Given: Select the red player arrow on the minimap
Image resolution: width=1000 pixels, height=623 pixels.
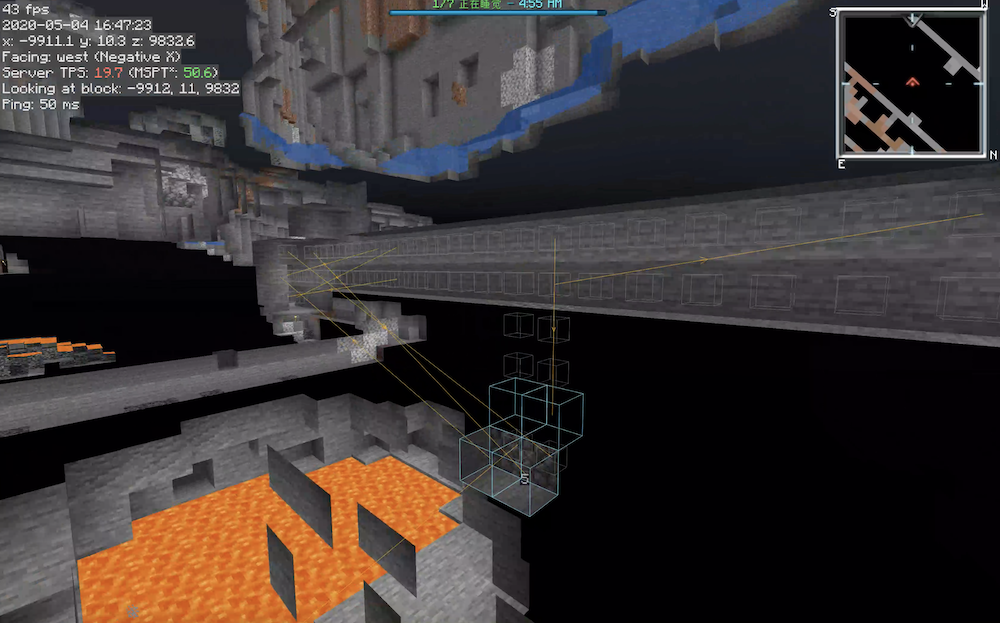Looking at the screenshot, I should pos(912,82).
